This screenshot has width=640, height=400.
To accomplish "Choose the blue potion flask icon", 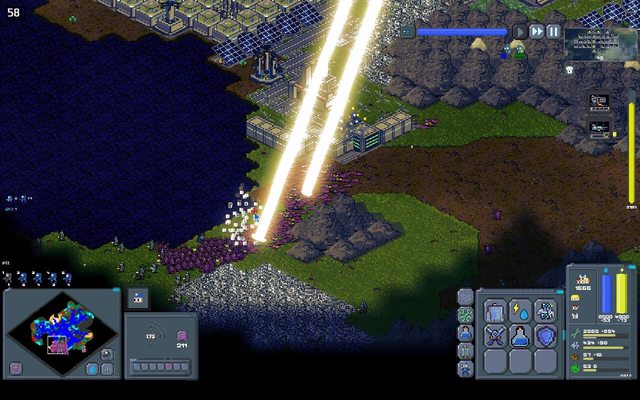I will click(x=520, y=337).
